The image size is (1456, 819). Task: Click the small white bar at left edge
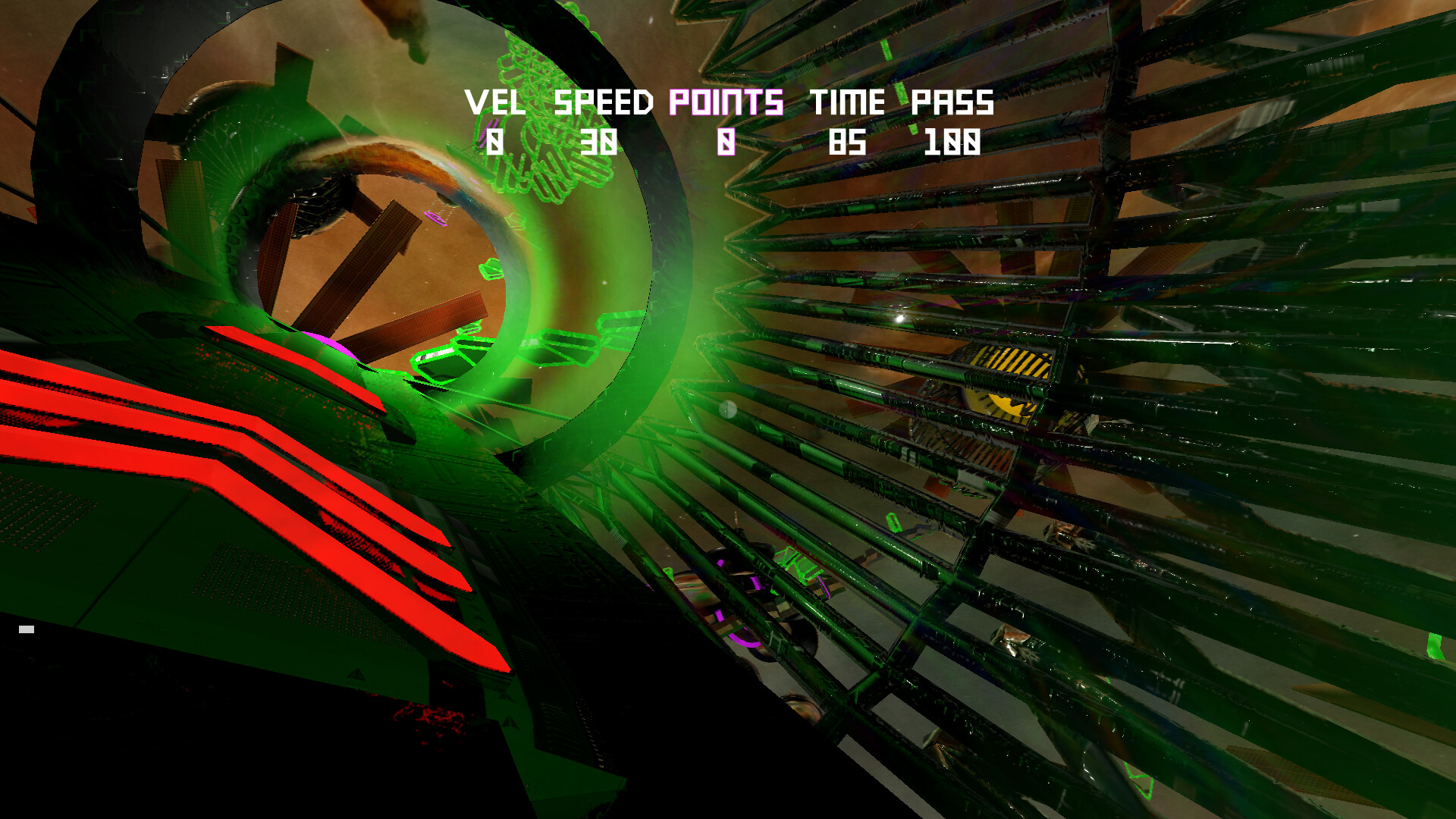(28, 628)
